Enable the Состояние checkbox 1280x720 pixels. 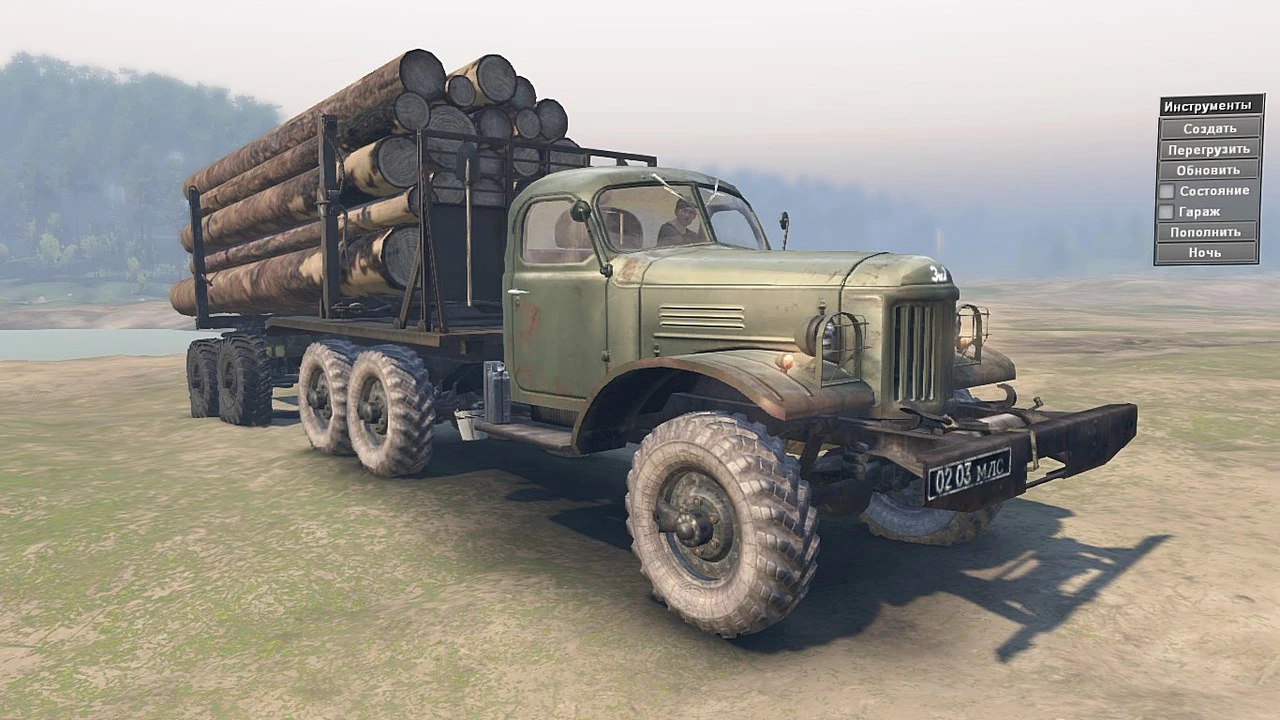(1167, 190)
